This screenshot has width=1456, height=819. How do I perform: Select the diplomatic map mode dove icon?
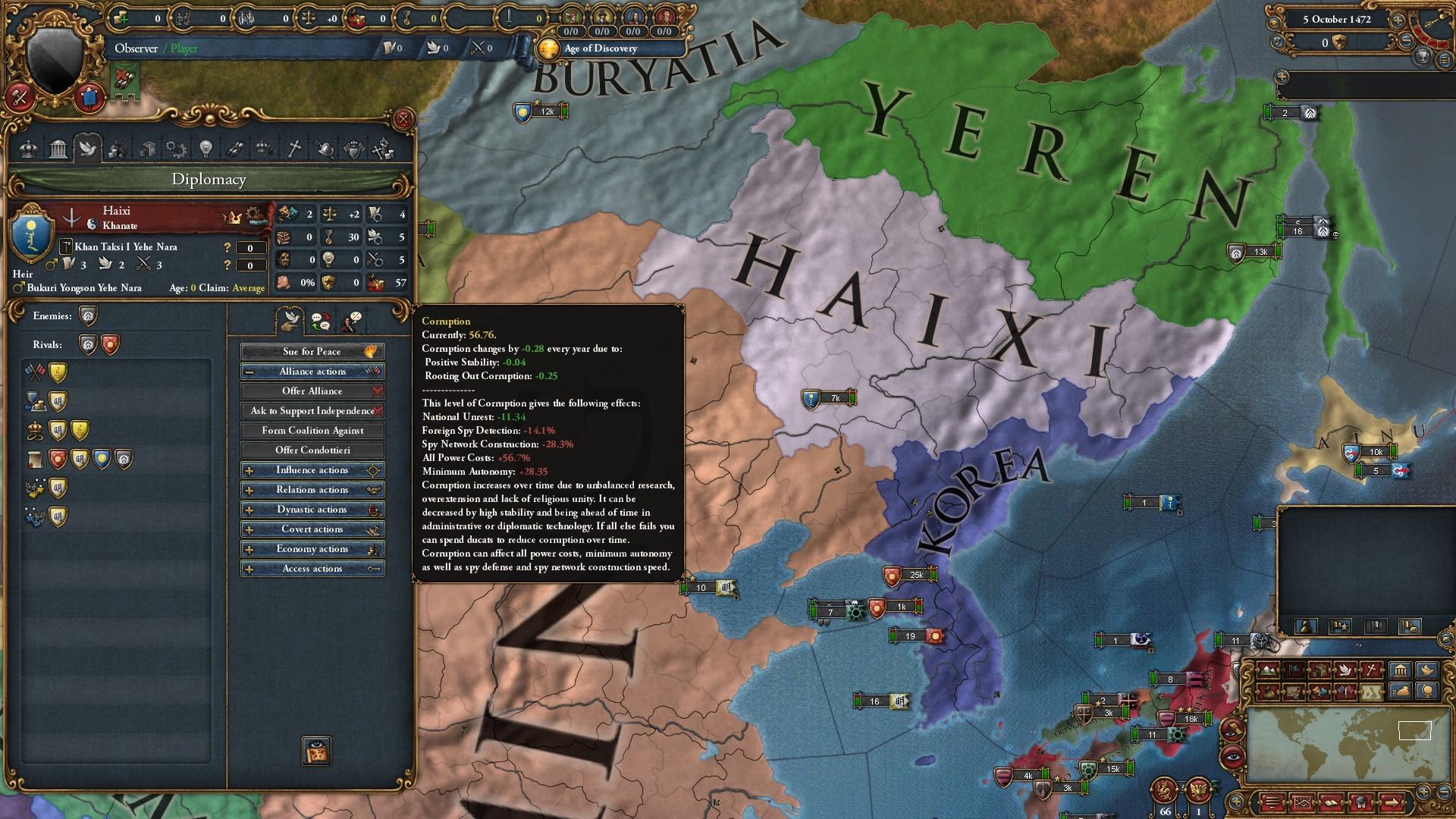(x=1346, y=670)
